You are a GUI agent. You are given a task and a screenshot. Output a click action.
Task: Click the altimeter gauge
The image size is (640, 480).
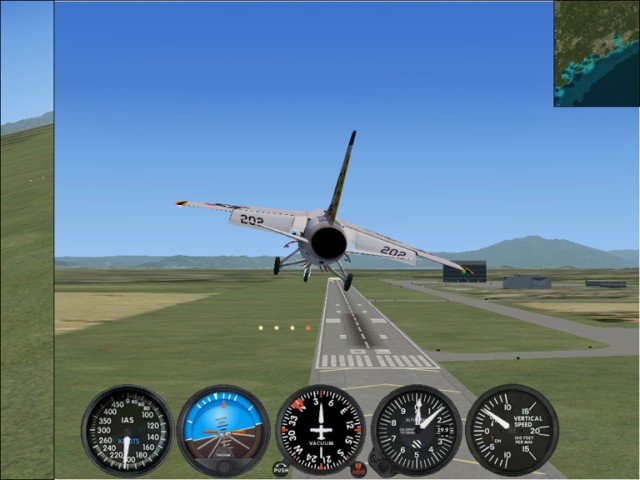coord(416,430)
